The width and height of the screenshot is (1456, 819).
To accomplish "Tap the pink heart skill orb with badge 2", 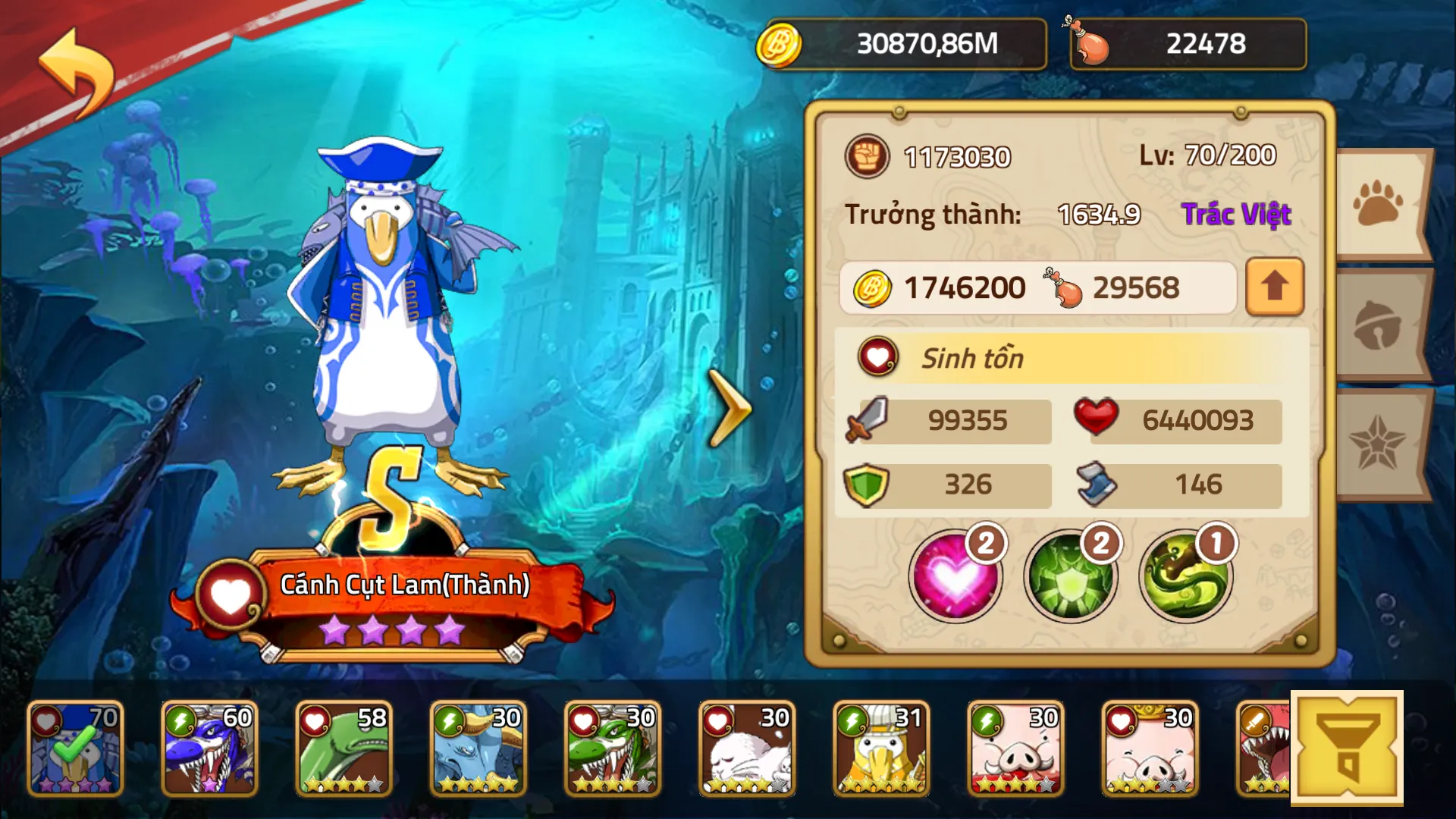I will (x=955, y=576).
